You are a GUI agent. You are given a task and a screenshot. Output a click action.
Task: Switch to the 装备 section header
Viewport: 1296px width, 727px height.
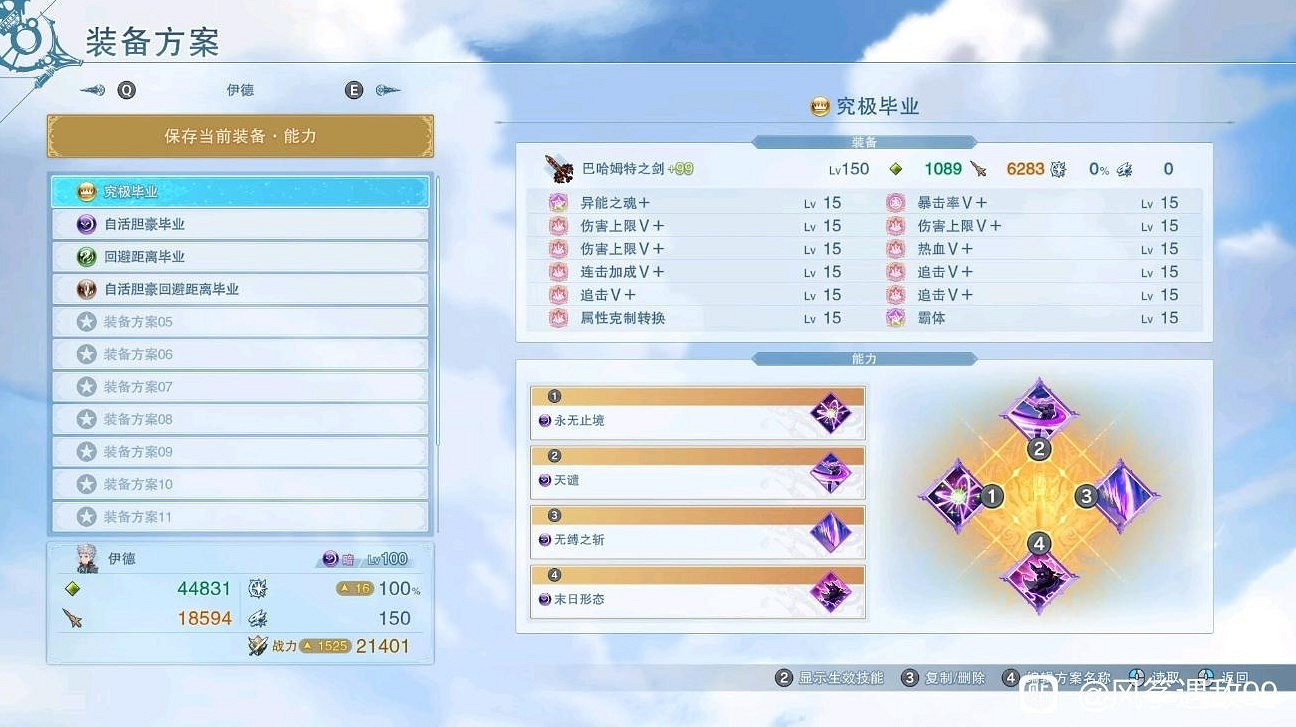pyautogui.click(x=864, y=142)
